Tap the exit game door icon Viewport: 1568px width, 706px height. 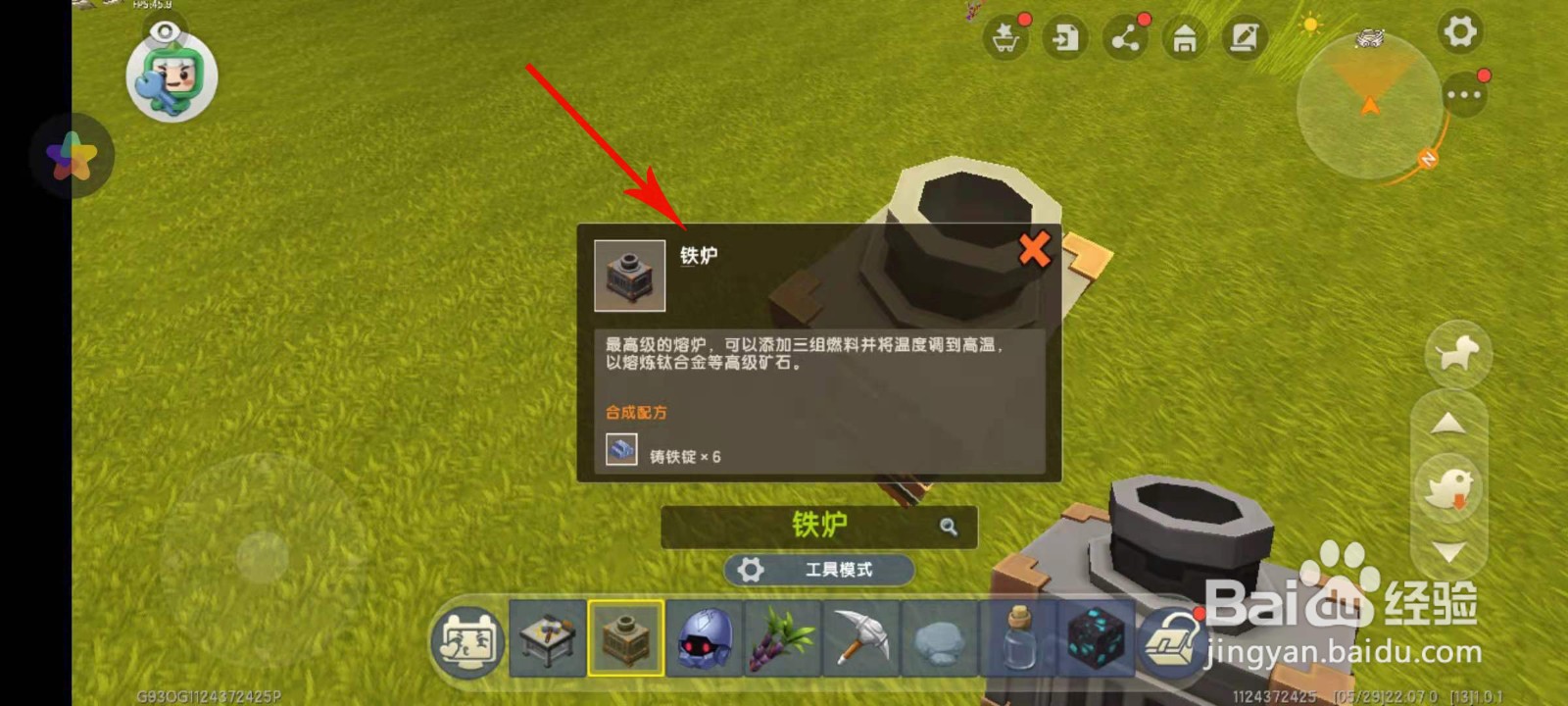(1065, 39)
